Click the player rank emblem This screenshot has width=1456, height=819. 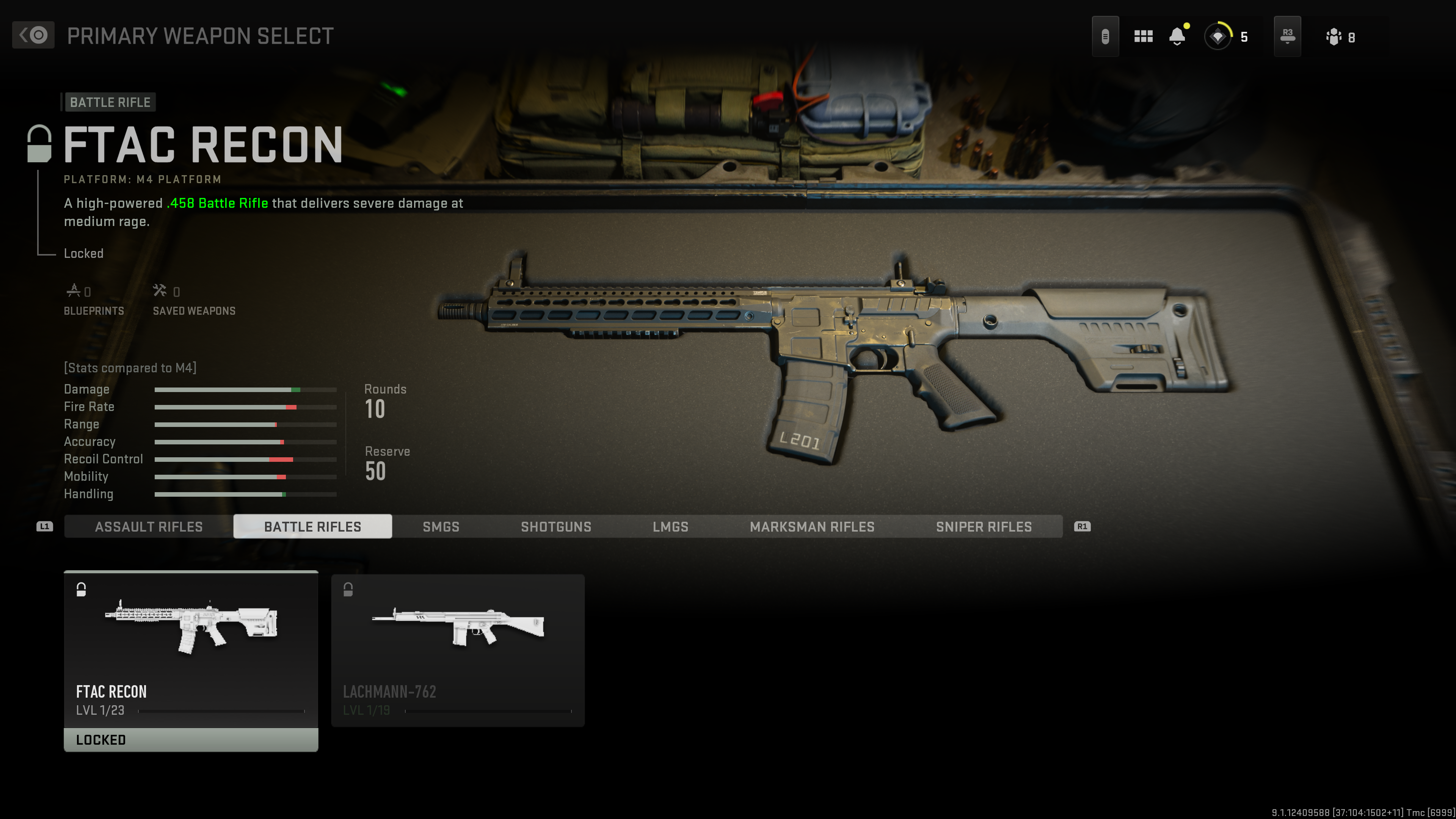[x=1218, y=37]
